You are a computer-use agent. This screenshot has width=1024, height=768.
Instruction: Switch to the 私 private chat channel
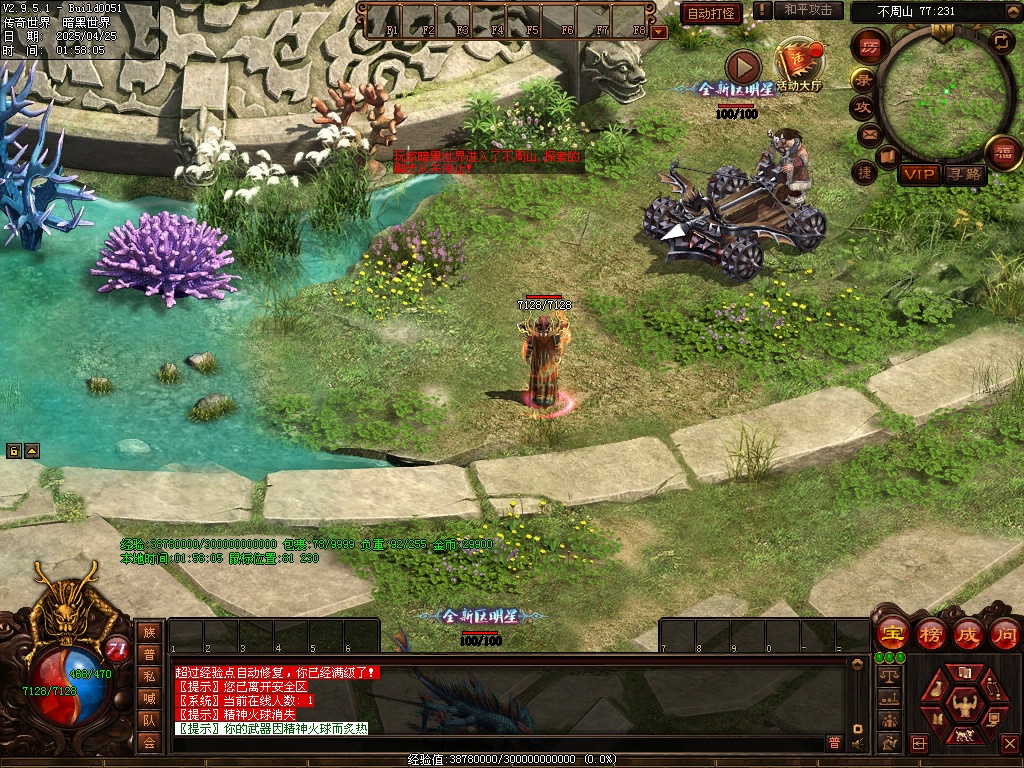(149, 676)
